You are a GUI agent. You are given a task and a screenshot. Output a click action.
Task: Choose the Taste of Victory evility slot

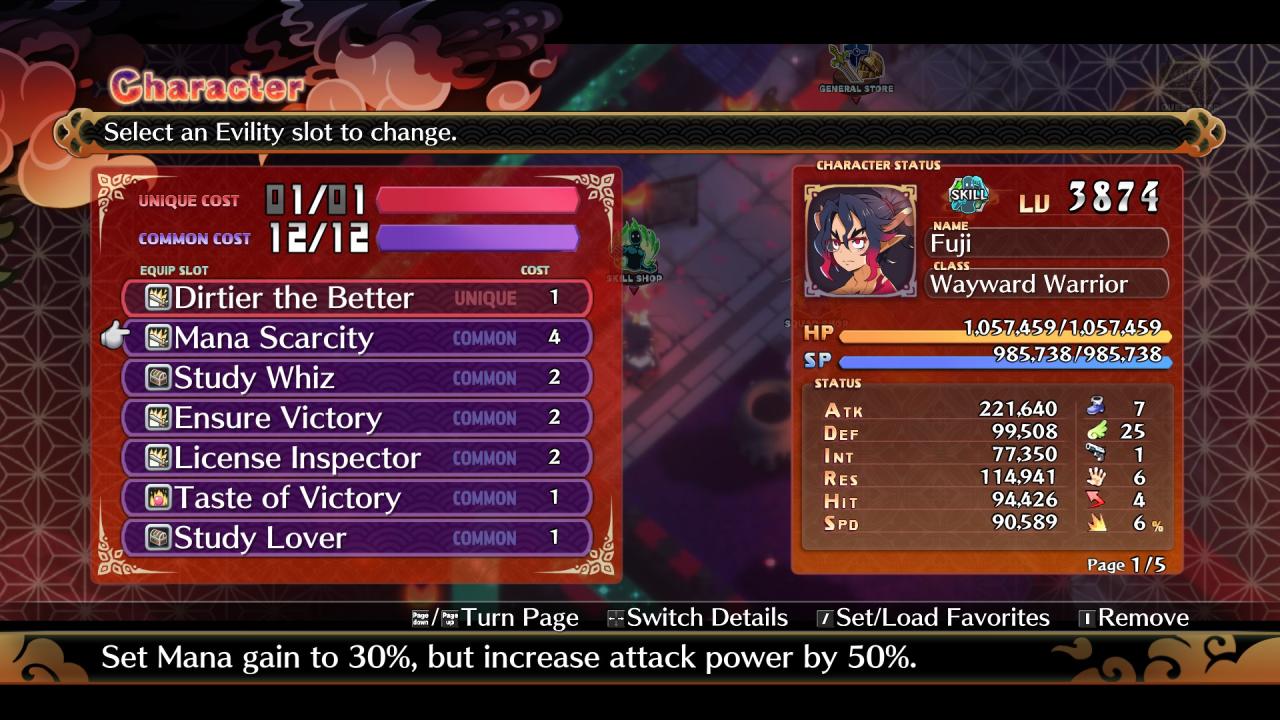click(x=356, y=498)
